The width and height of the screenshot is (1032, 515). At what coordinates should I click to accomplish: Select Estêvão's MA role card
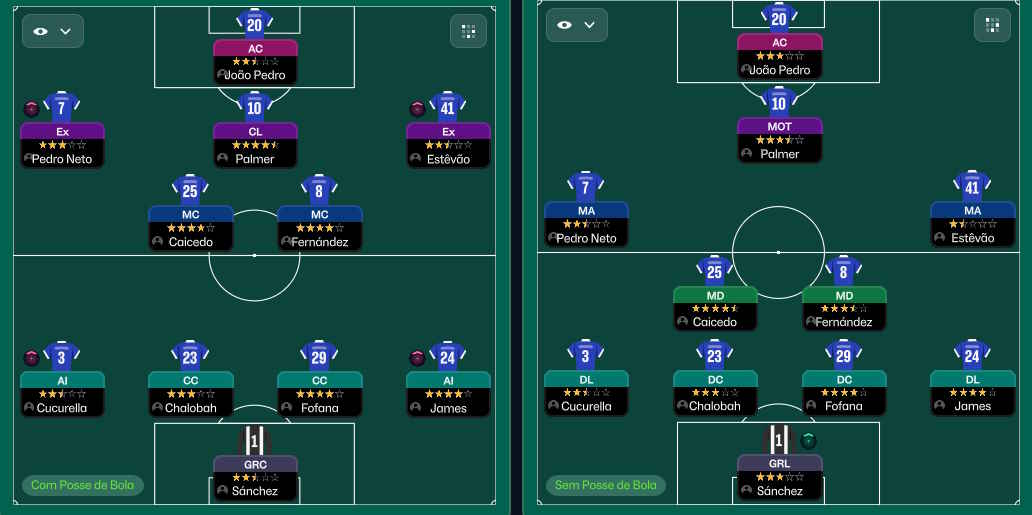[972, 224]
